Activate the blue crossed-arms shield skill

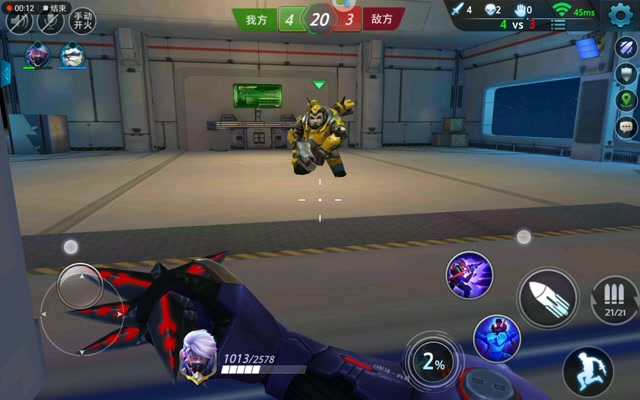496,339
